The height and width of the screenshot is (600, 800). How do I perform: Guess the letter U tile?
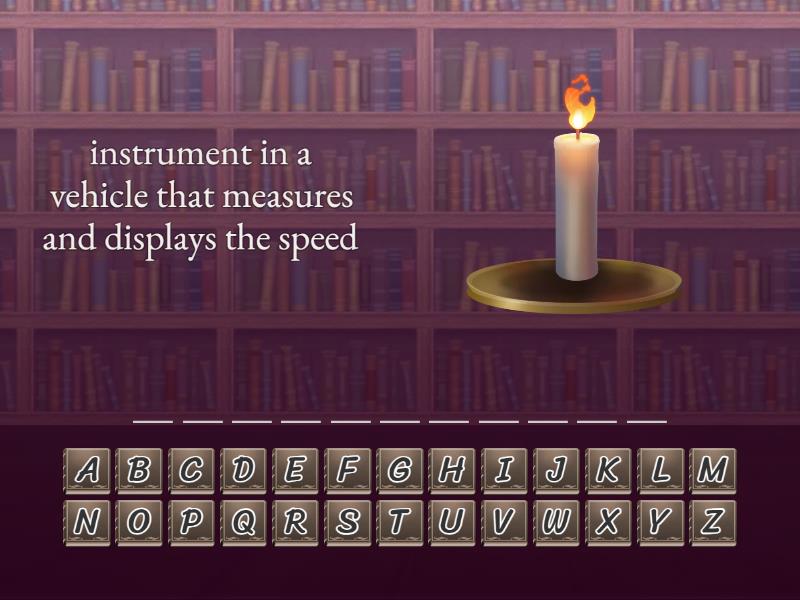[x=452, y=522]
